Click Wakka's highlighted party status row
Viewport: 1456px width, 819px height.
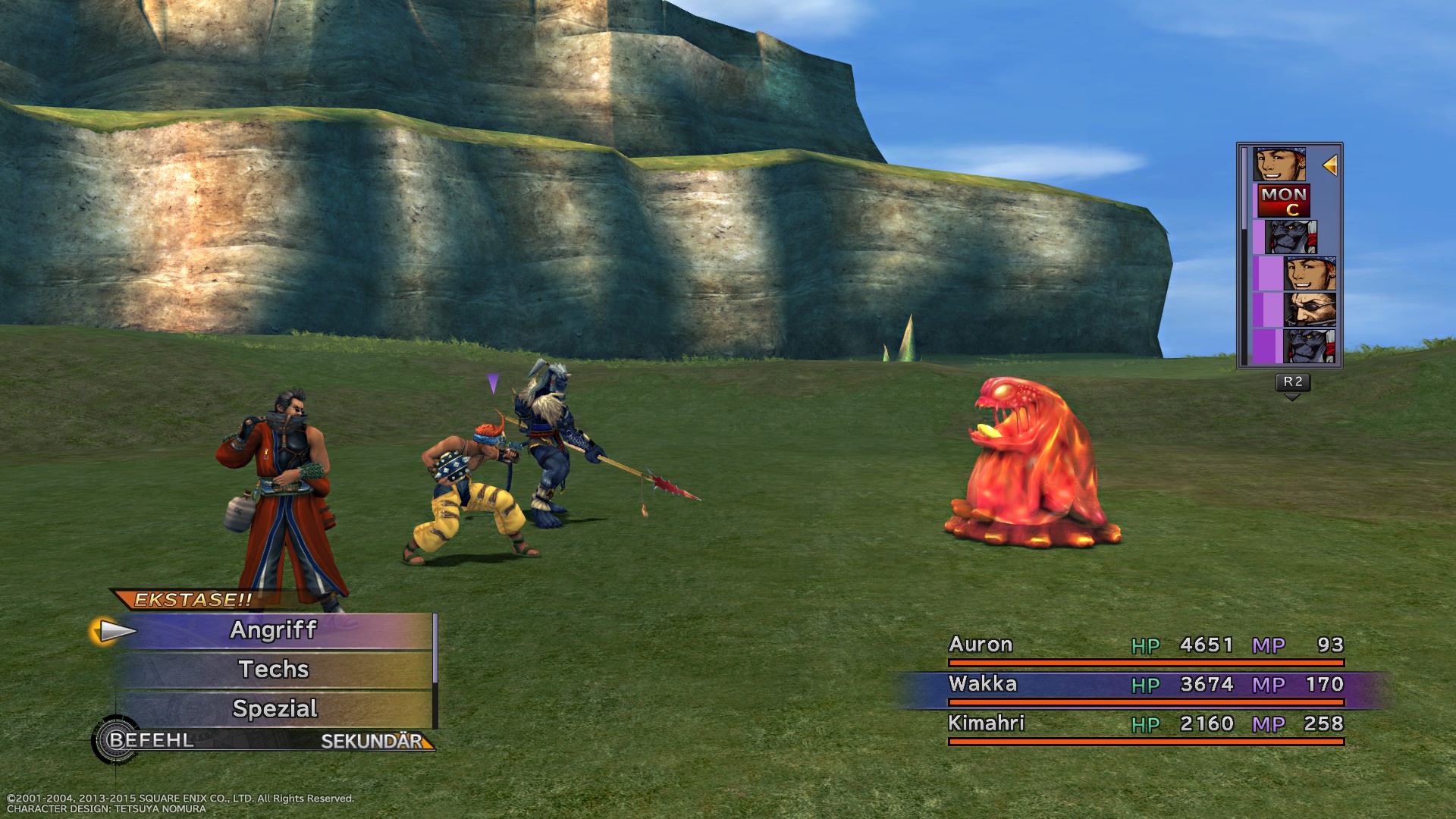click(1145, 686)
